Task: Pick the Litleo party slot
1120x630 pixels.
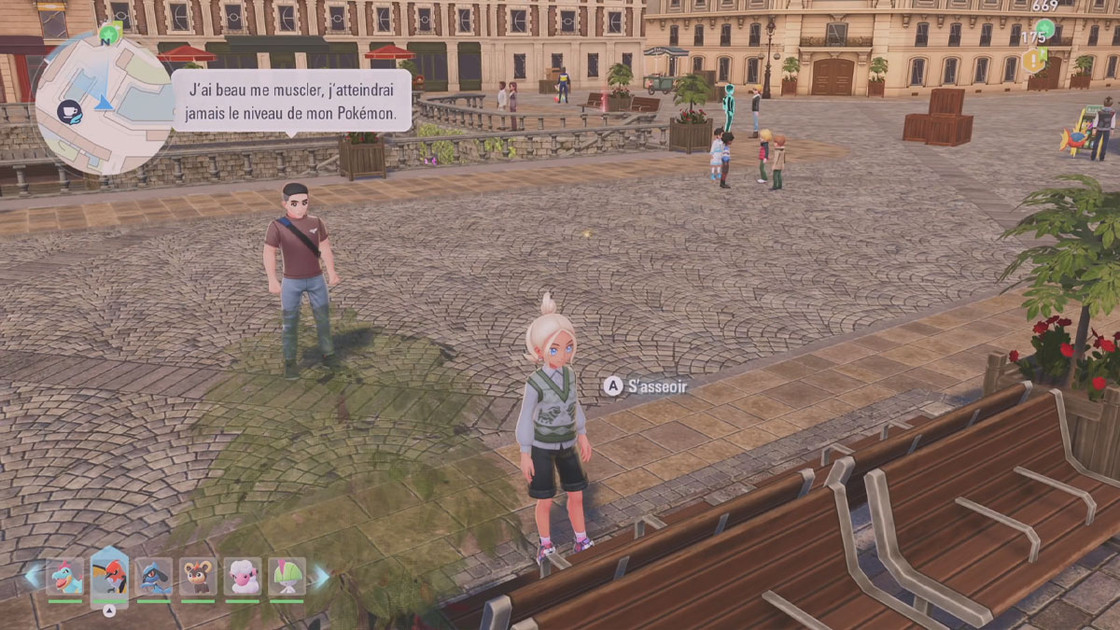Action: 198,578
